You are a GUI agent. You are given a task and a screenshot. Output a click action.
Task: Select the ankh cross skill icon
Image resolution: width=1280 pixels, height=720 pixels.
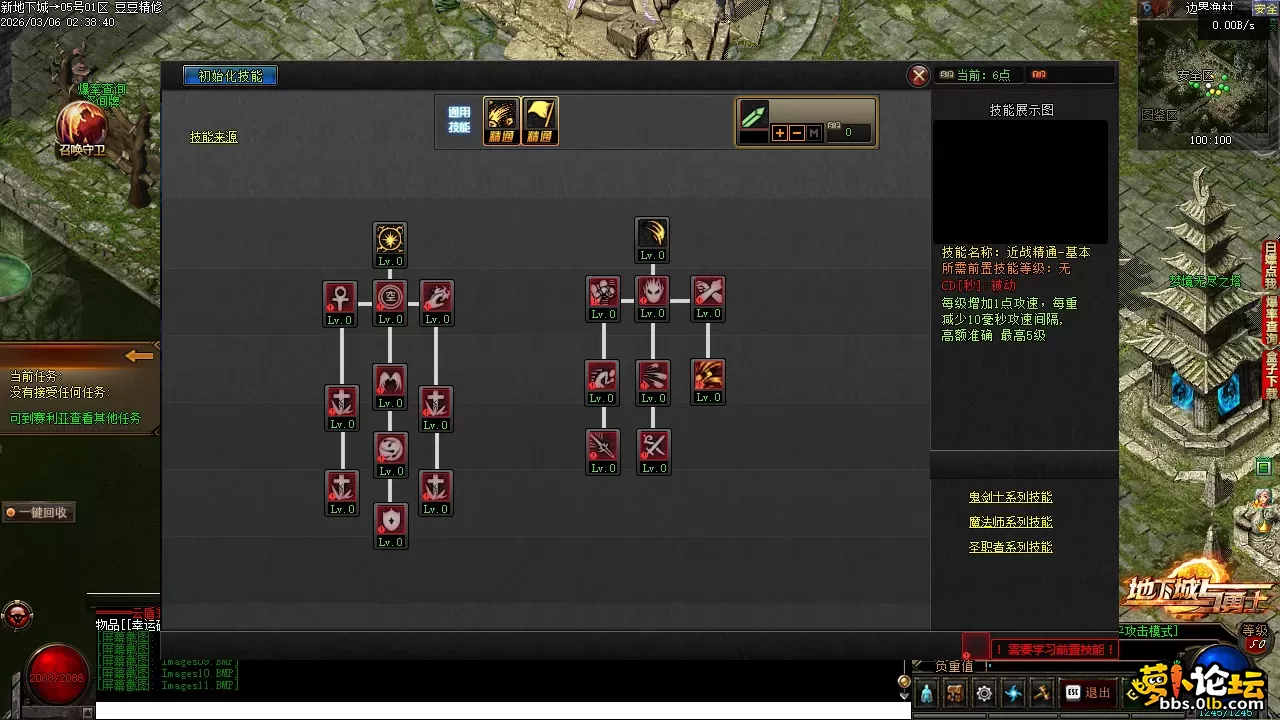tap(340, 297)
